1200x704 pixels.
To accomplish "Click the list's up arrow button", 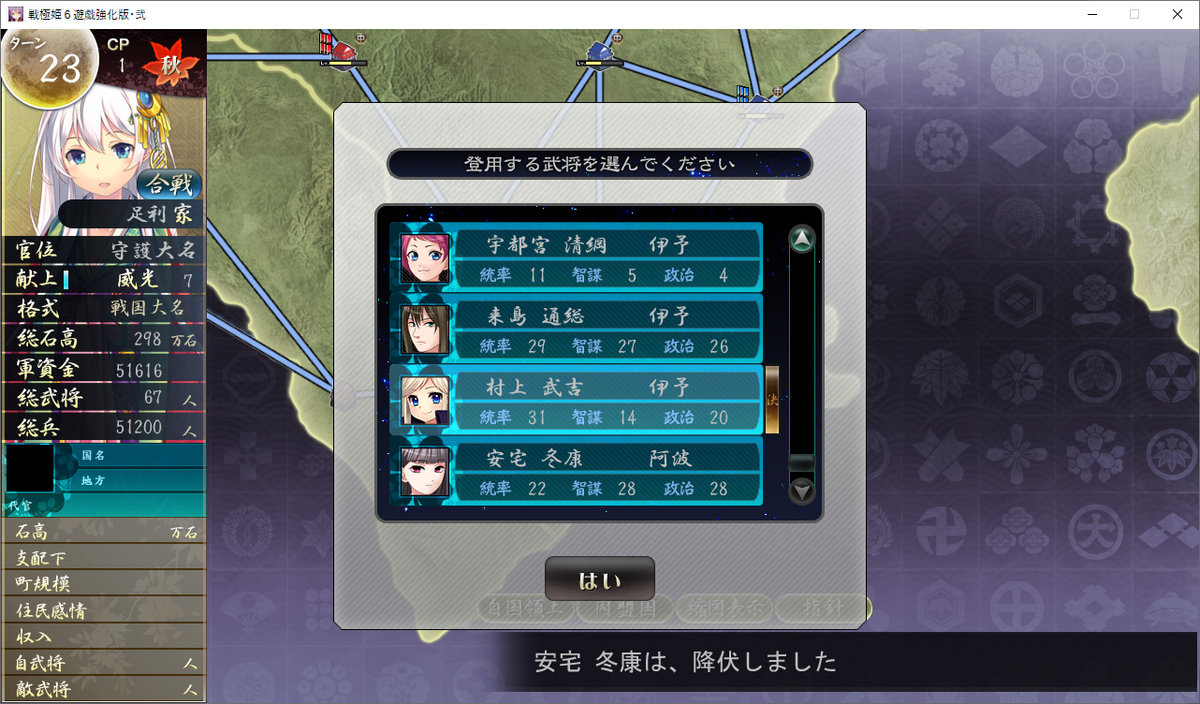I will (802, 239).
